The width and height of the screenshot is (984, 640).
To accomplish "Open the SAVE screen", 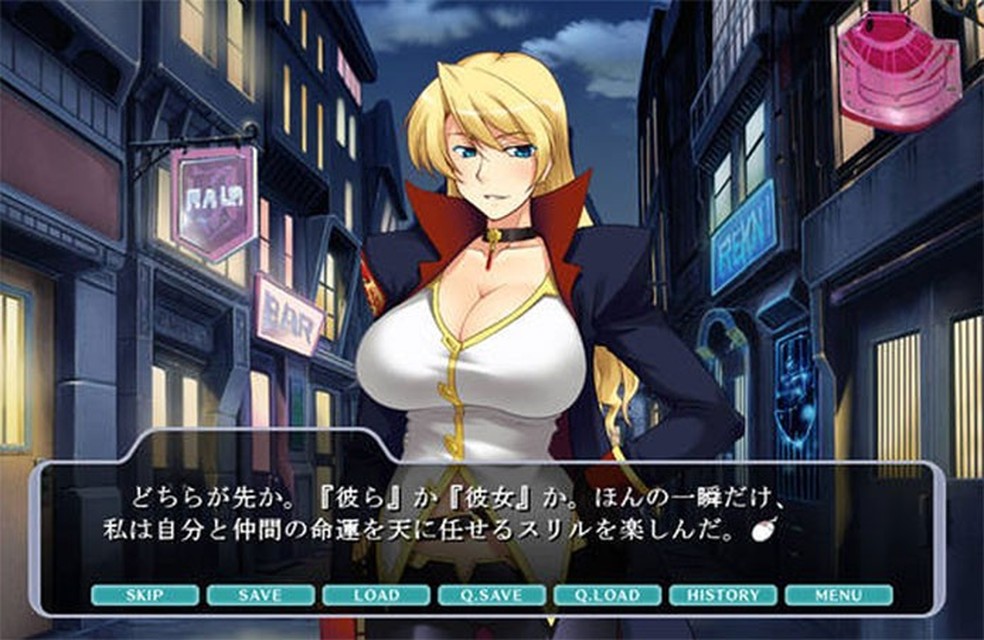I will [260, 595].
